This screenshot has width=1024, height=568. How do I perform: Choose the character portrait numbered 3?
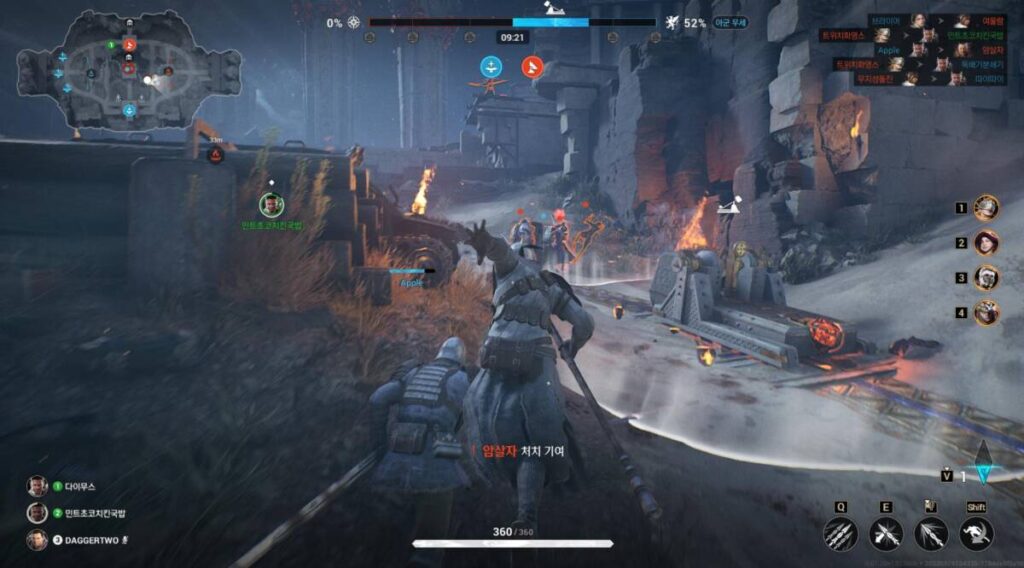[987, 278]
